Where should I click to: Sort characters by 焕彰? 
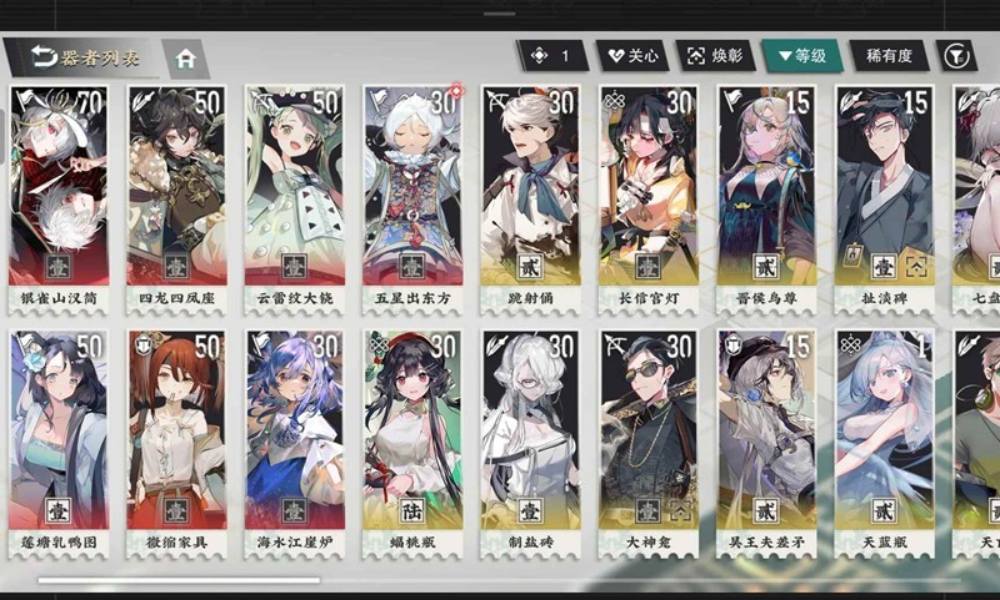pyautogui.click(x=715, y=56)
